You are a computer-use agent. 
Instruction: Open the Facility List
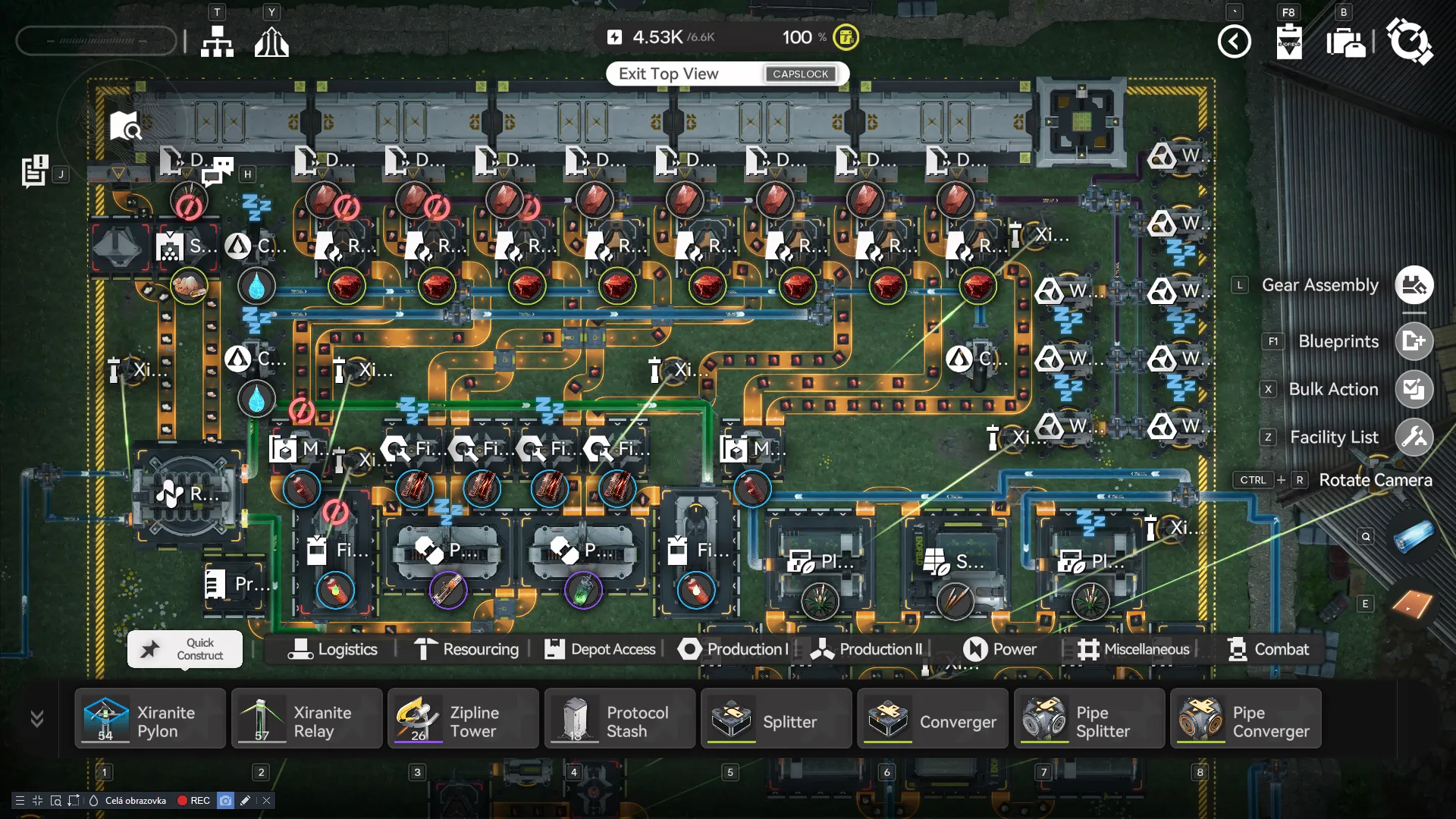[1414, 438]
